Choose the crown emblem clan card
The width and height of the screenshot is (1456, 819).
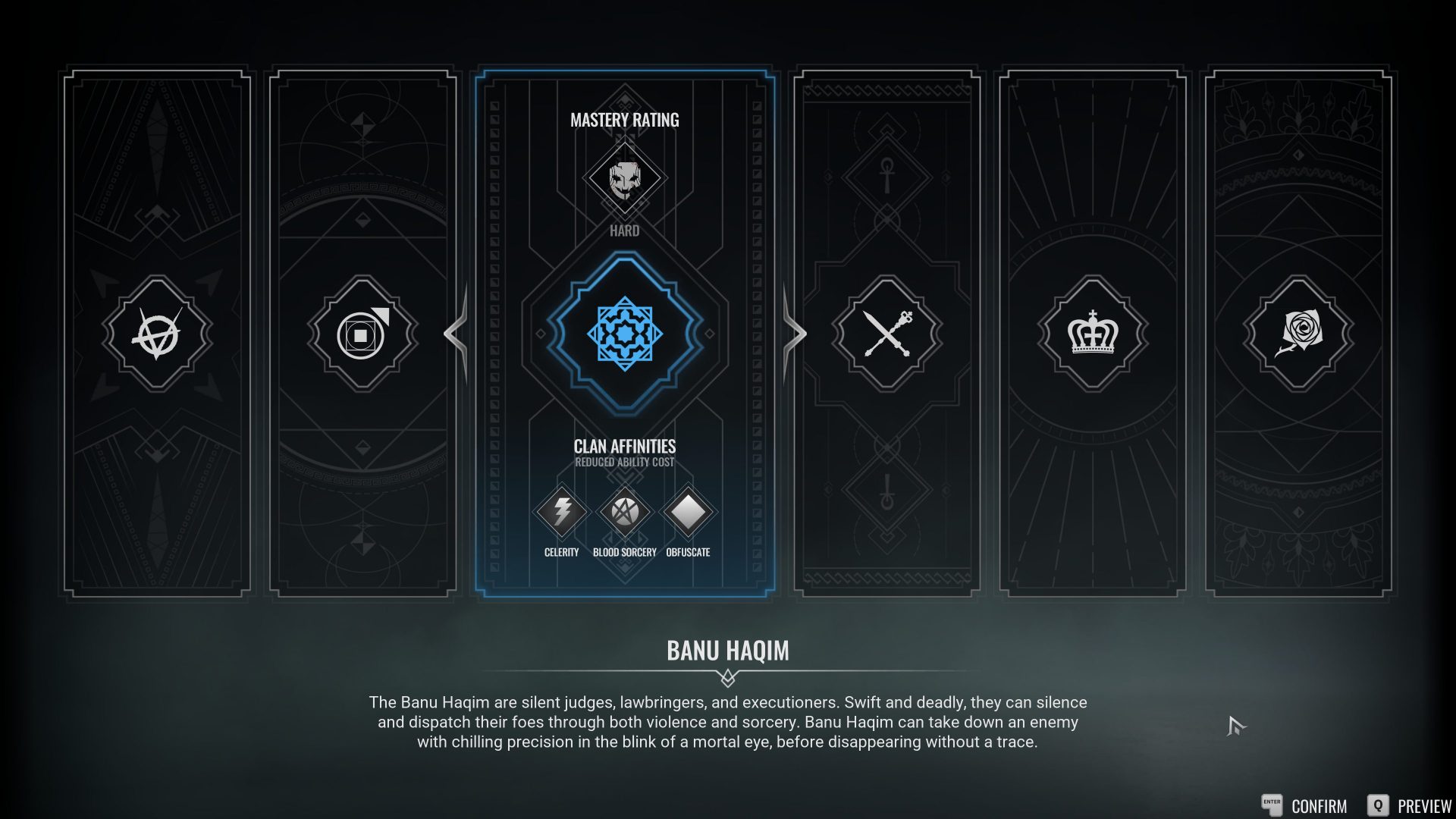[1093, 334]
